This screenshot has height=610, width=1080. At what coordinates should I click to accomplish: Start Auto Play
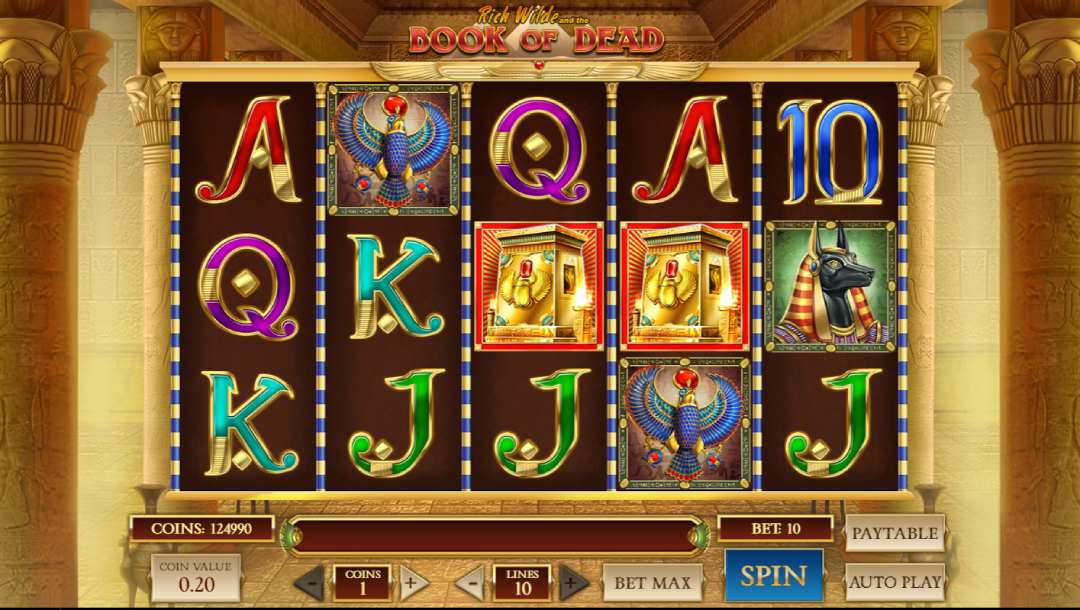coord(895,581)
